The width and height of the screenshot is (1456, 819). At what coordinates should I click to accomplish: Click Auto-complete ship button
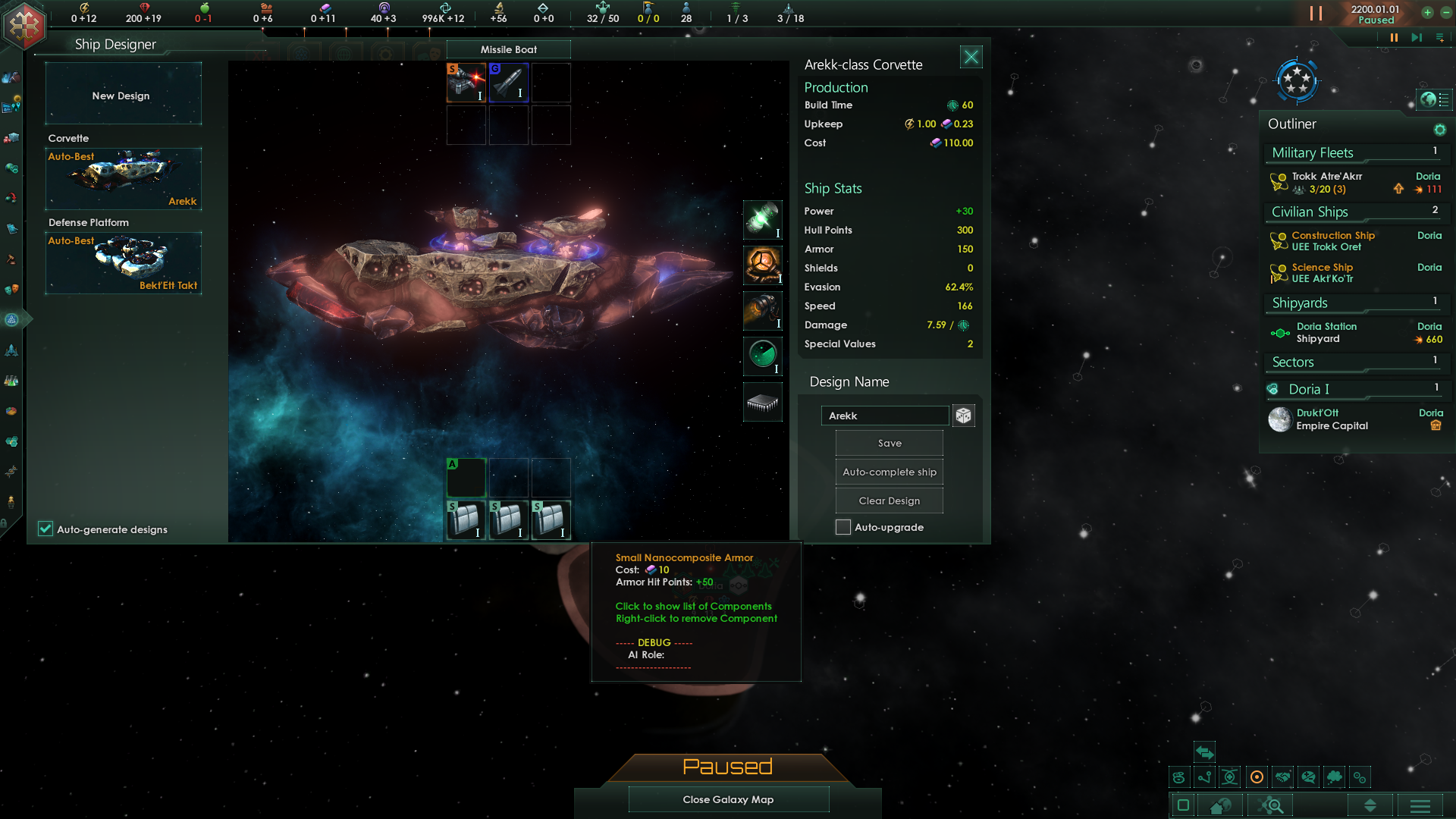click(889, 472)
